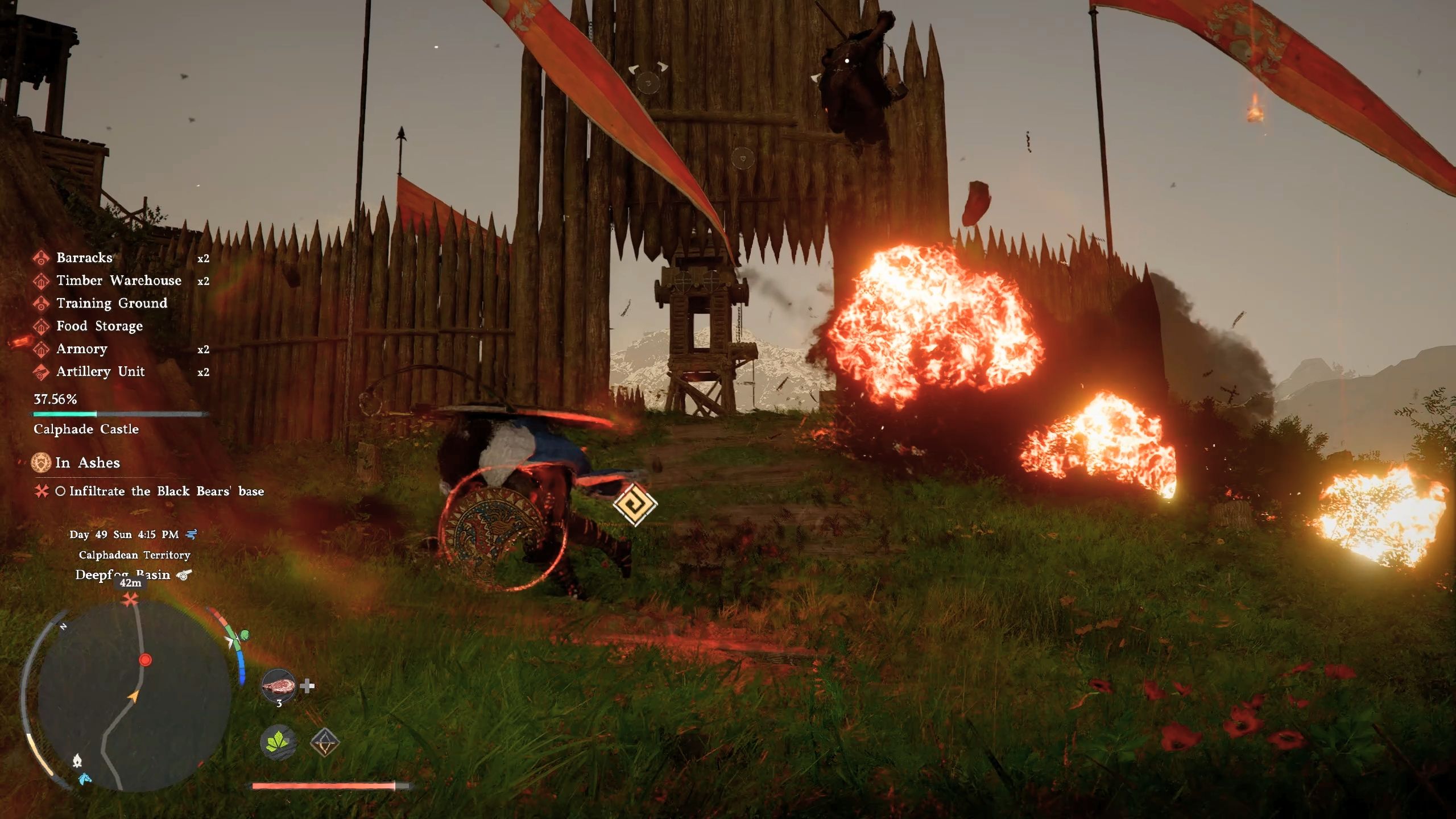
Task: Select the Timber Warehouse objective entry
Action: tap(118, 280)
